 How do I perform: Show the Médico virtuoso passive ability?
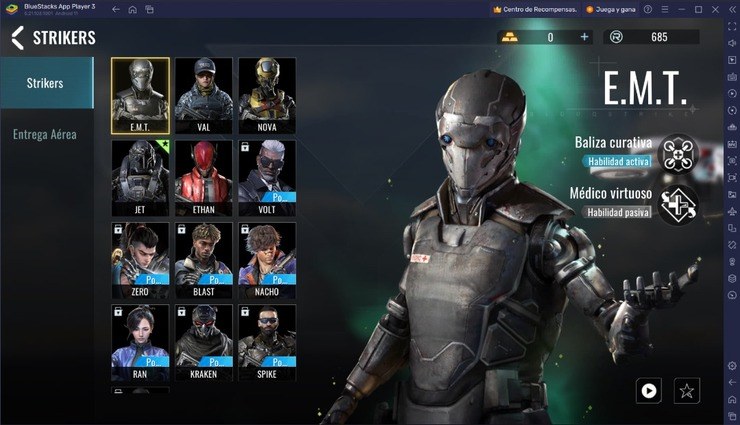(679, 203)
